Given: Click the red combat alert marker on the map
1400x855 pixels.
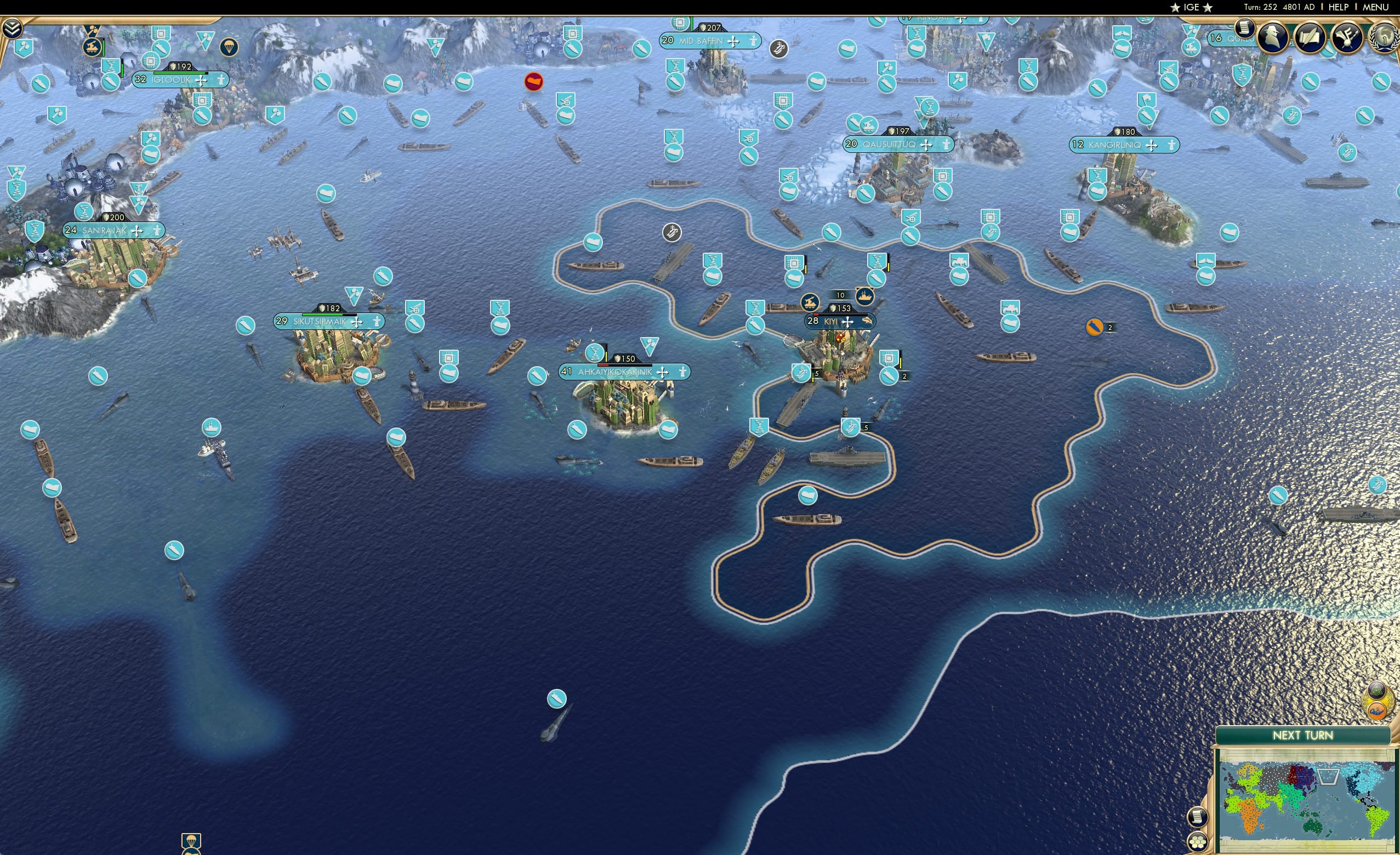Looking at the screenshot, I should 533,82.
